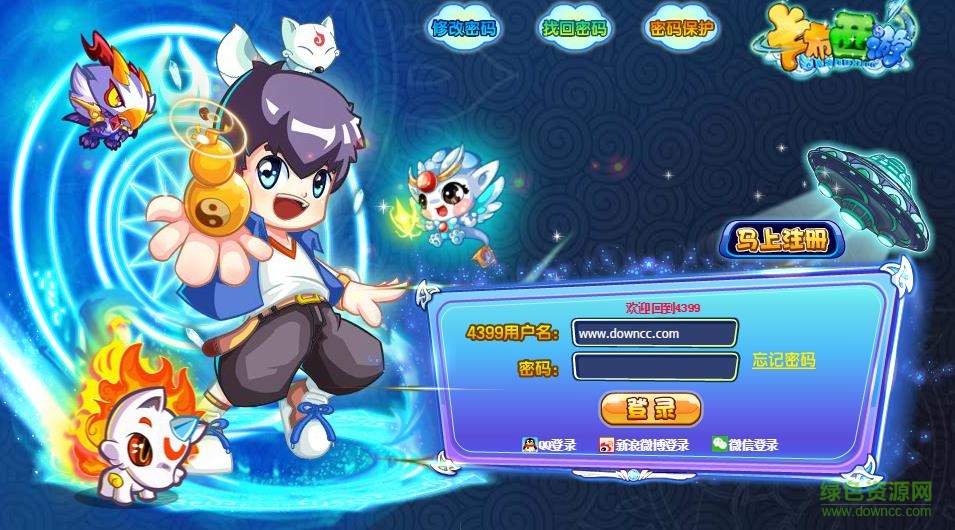
Task: Choose 微信登录 WeChat sign-in option
Action: click(745, 445)
